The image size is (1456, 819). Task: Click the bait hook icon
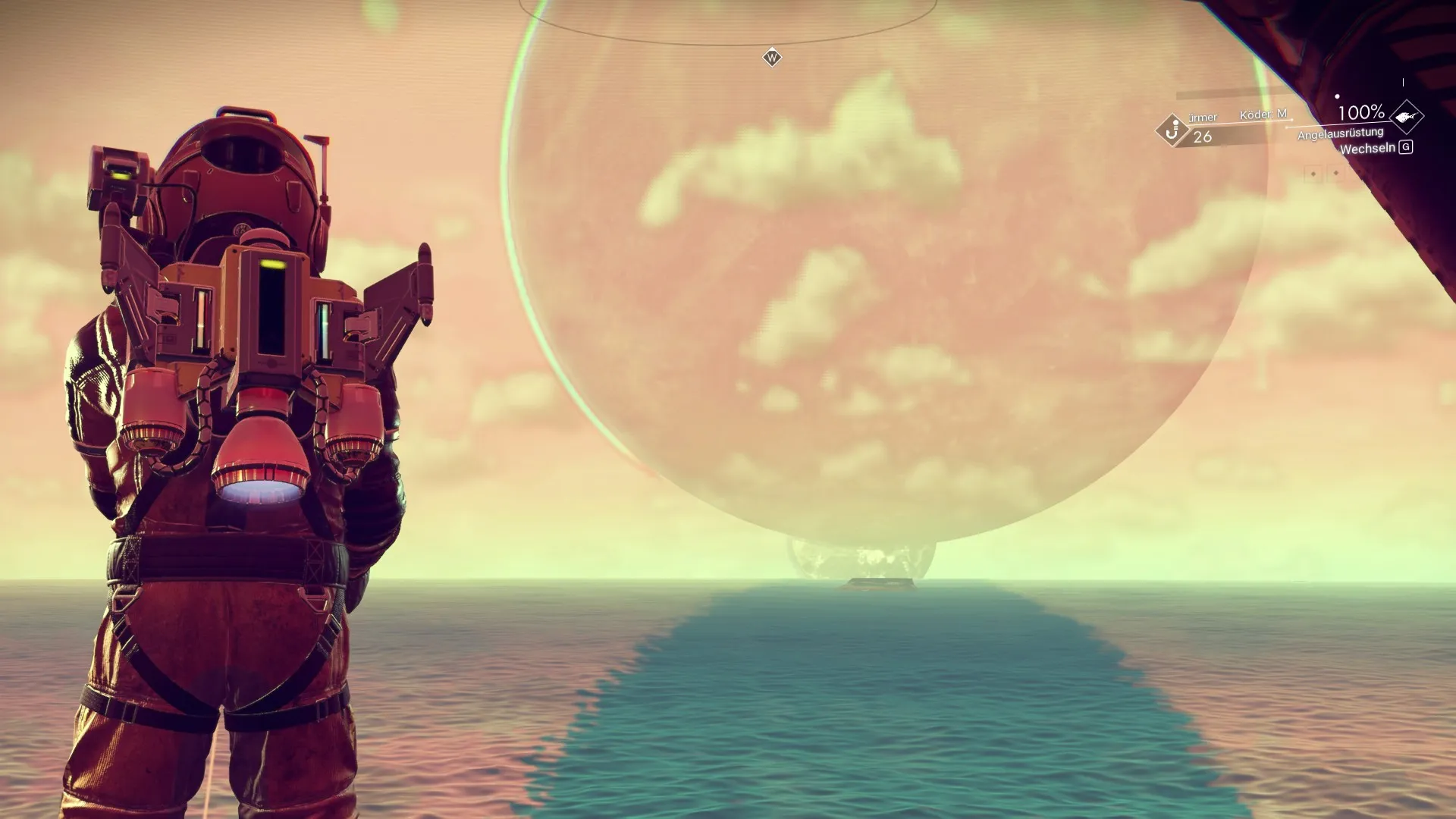1172,130
